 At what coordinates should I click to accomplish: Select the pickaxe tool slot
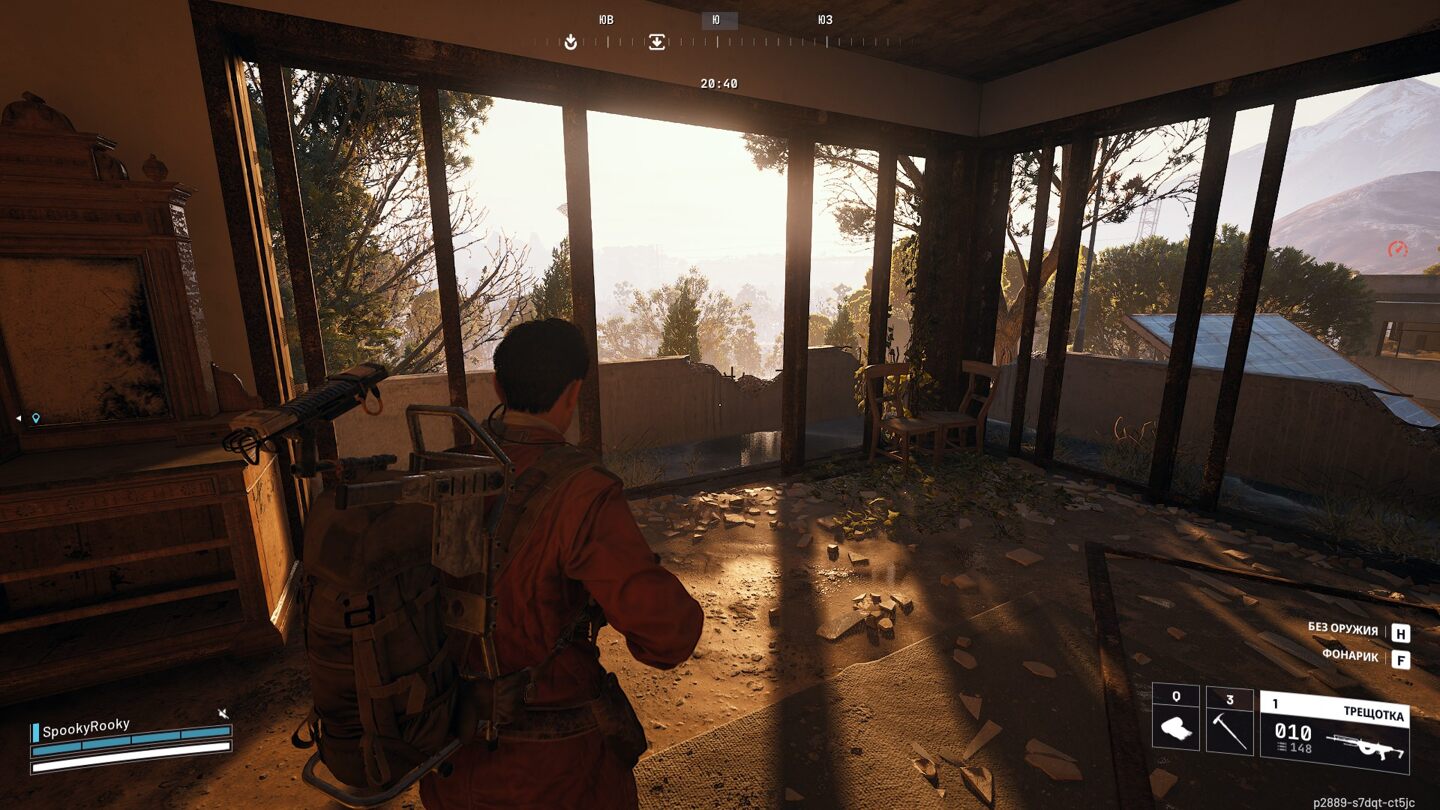(1229, 718)
